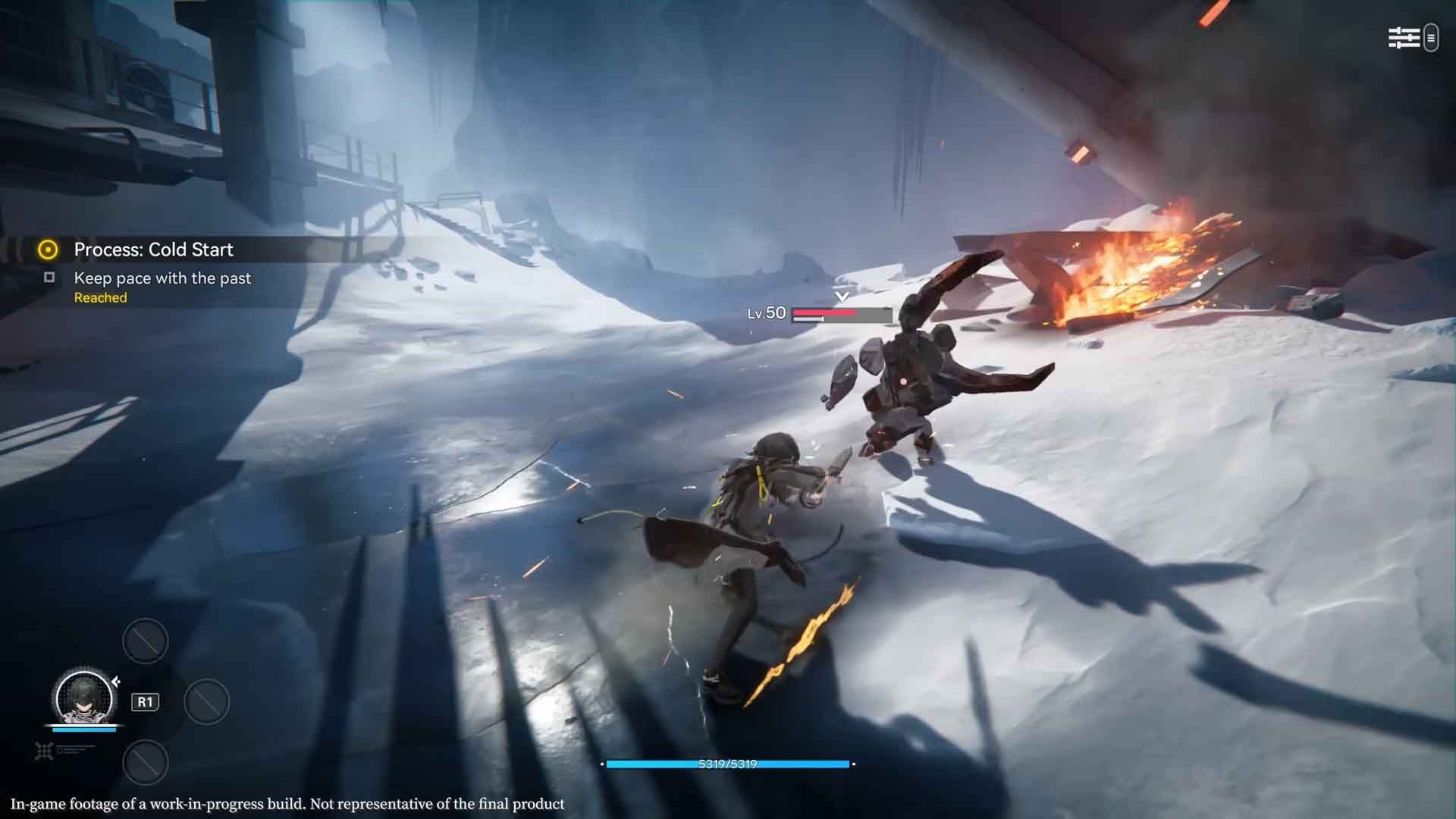
Task: Open the sliders settings menu icon
Action: coord(1403,38)
